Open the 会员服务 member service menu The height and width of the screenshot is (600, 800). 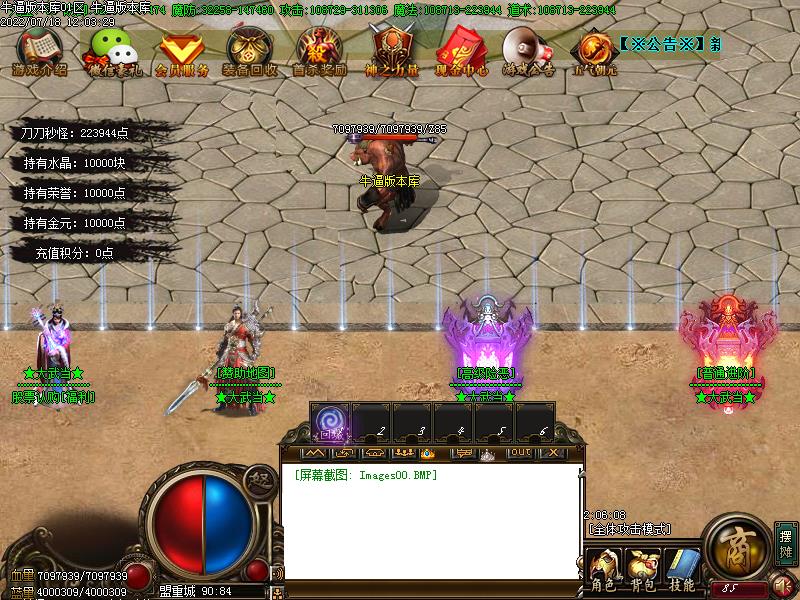(x=182, y=50)
